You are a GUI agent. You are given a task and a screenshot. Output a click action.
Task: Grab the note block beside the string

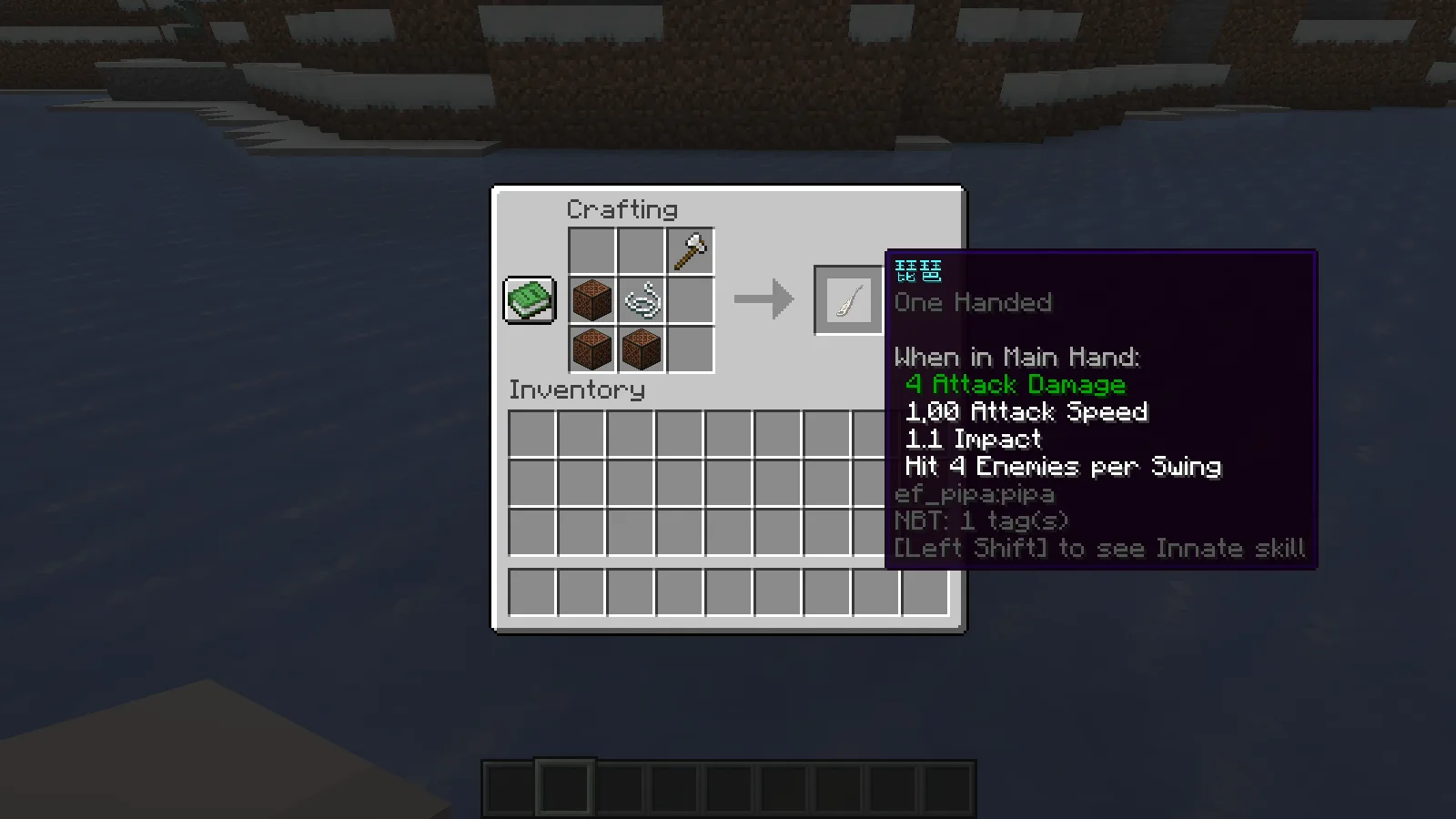pyautogui.click(x=592, y=300)
